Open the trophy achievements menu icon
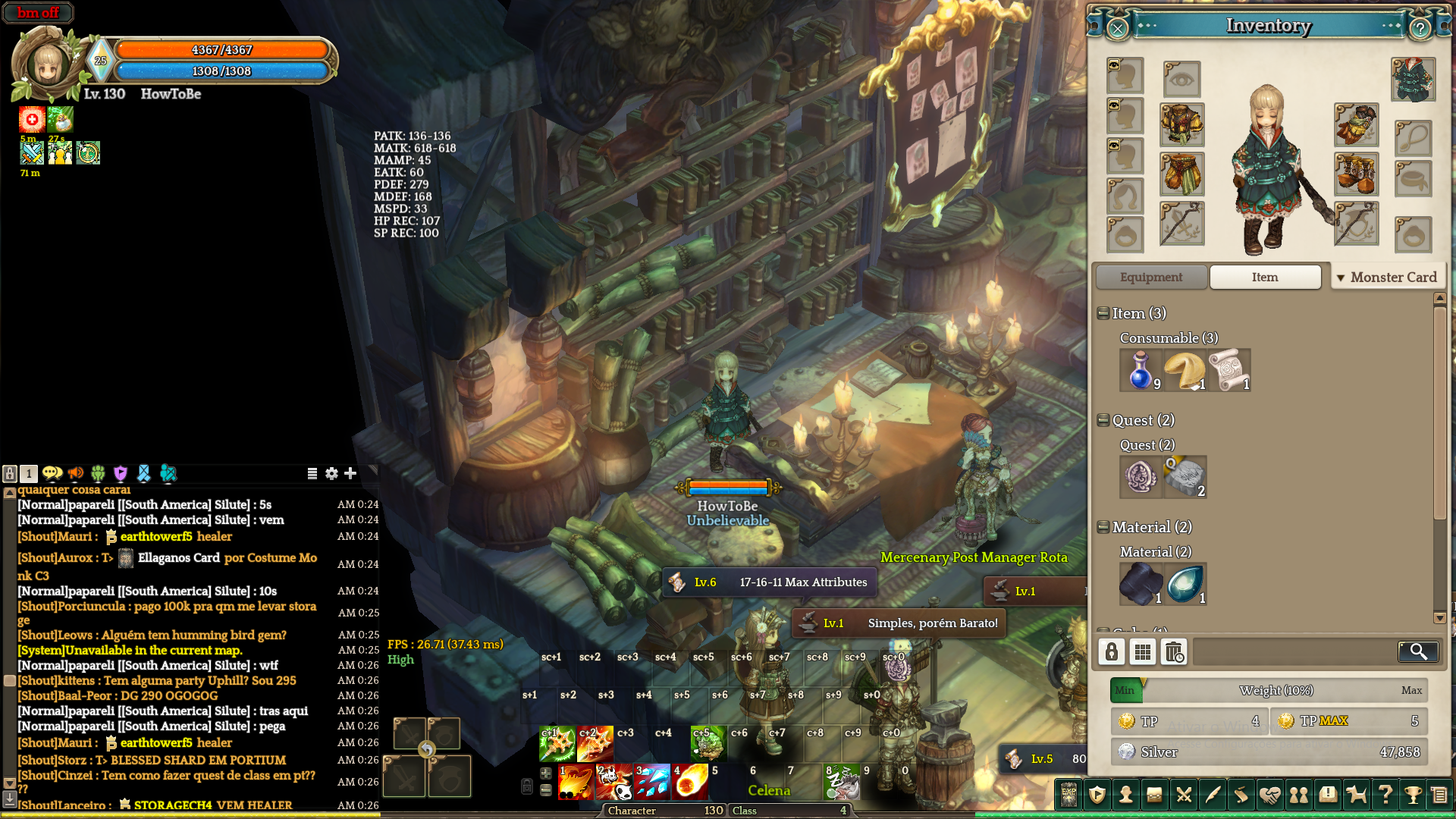Viewport: 1456px width, 819px height. [1412, 795]
